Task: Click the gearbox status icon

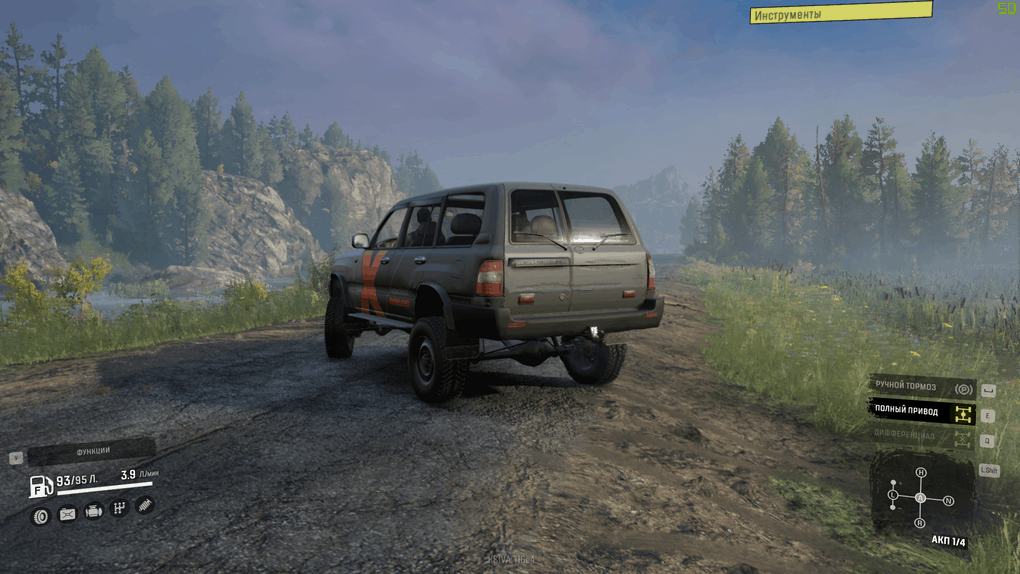Action: click(x=119, y=509)
